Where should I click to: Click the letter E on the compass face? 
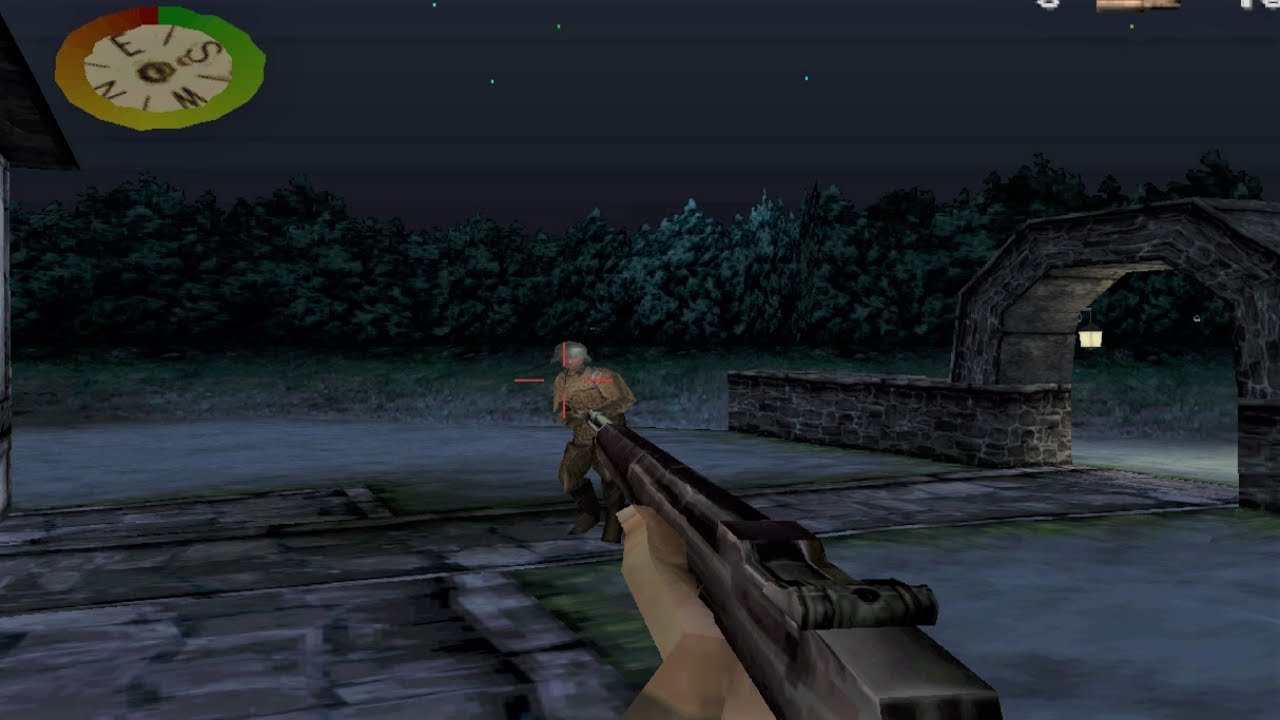pyautogui.click(x=126, y=45)
